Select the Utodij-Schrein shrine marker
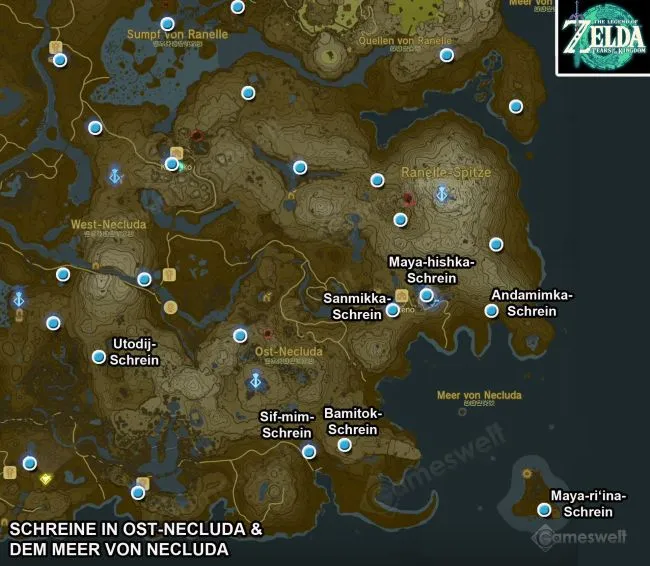650x566 pixels. pyautogui.click(x=99, y=357)
